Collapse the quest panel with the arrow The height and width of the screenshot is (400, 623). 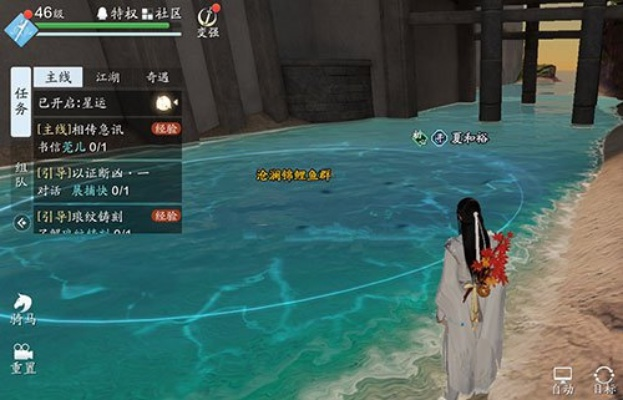pyautogui.click(x=20, y=223)
